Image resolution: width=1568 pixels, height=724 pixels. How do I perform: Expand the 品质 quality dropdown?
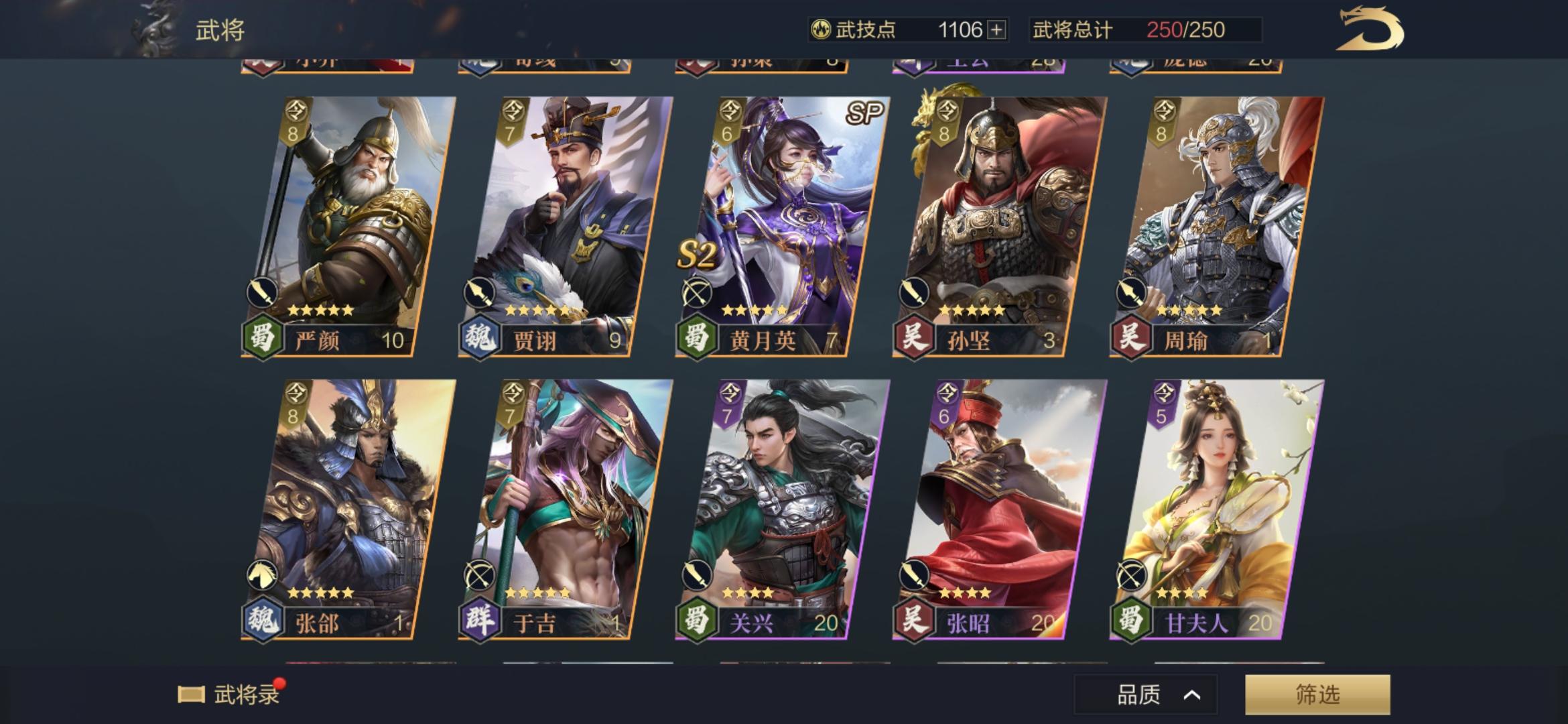click(1144, 694)
